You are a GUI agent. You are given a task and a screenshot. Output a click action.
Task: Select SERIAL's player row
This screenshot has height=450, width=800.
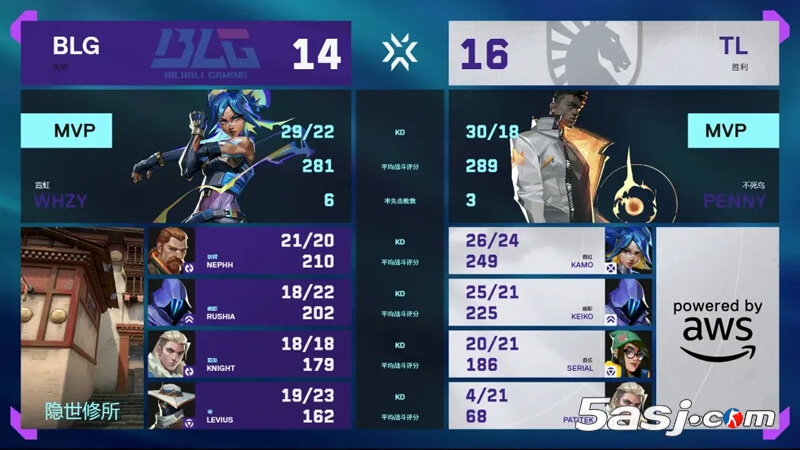pyautogui.click(x=550, y=355)
